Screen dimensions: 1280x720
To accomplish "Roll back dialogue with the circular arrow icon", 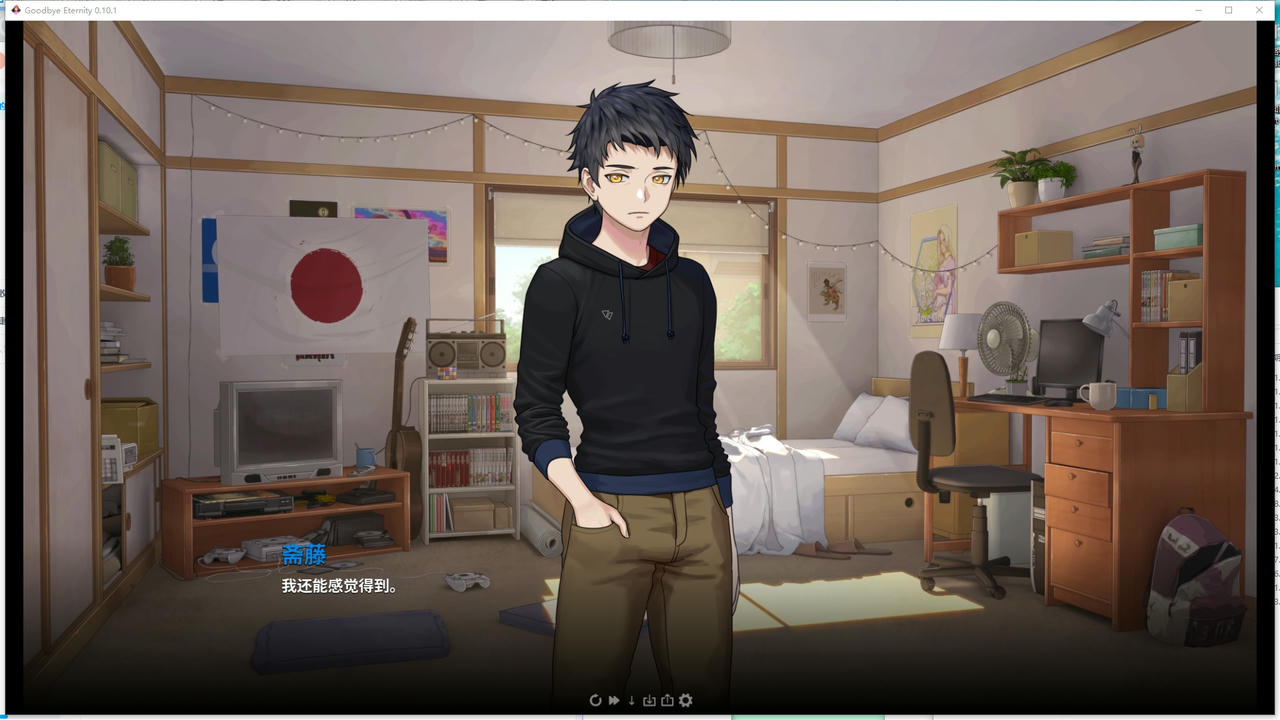I will coord(596,700).
